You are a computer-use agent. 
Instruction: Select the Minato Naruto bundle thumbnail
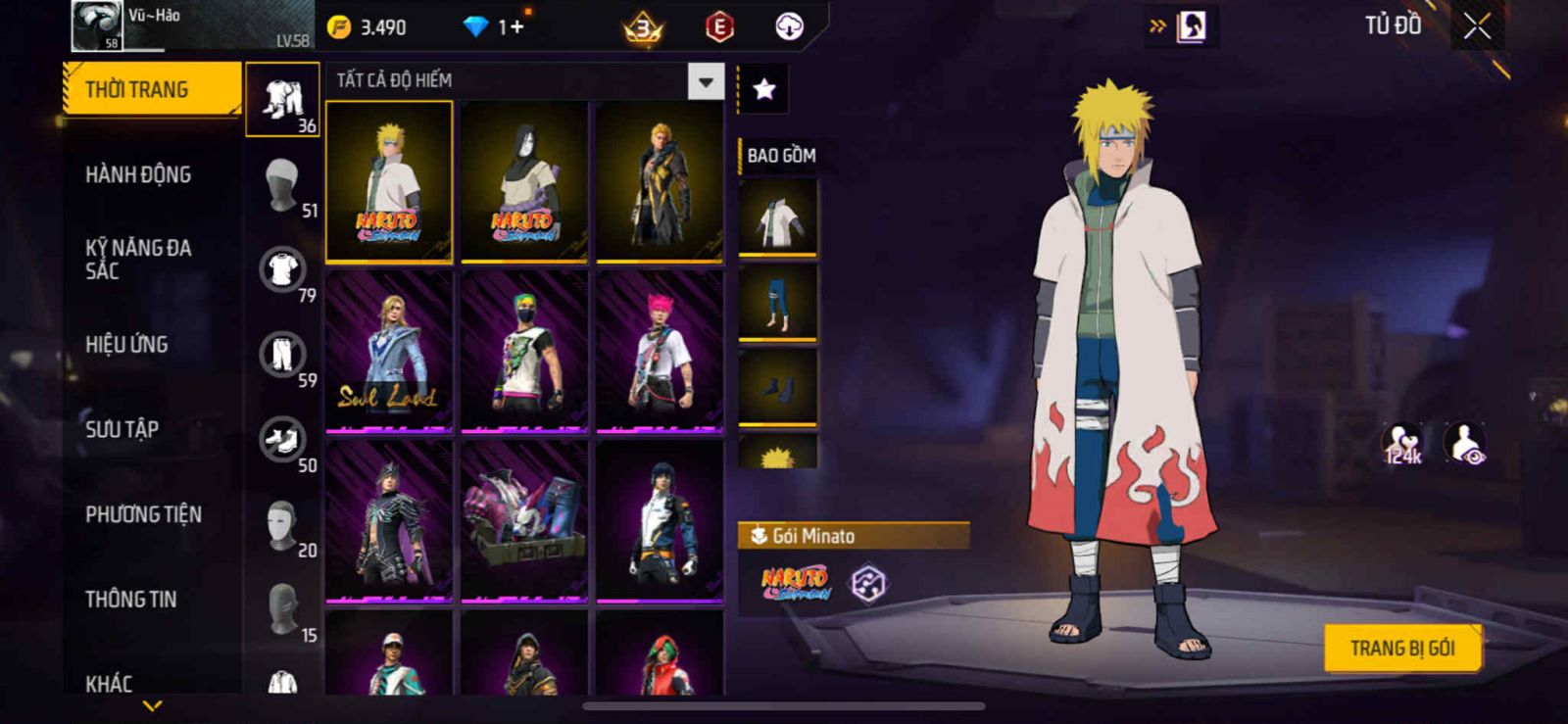pos(389,181)
